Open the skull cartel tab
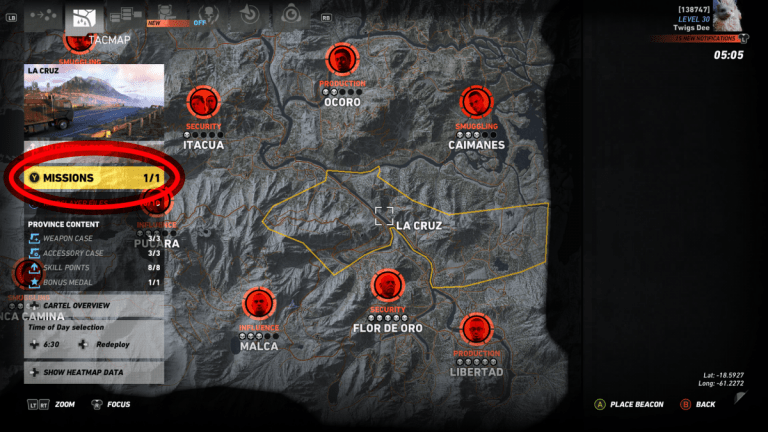 [x=206, y=15]
